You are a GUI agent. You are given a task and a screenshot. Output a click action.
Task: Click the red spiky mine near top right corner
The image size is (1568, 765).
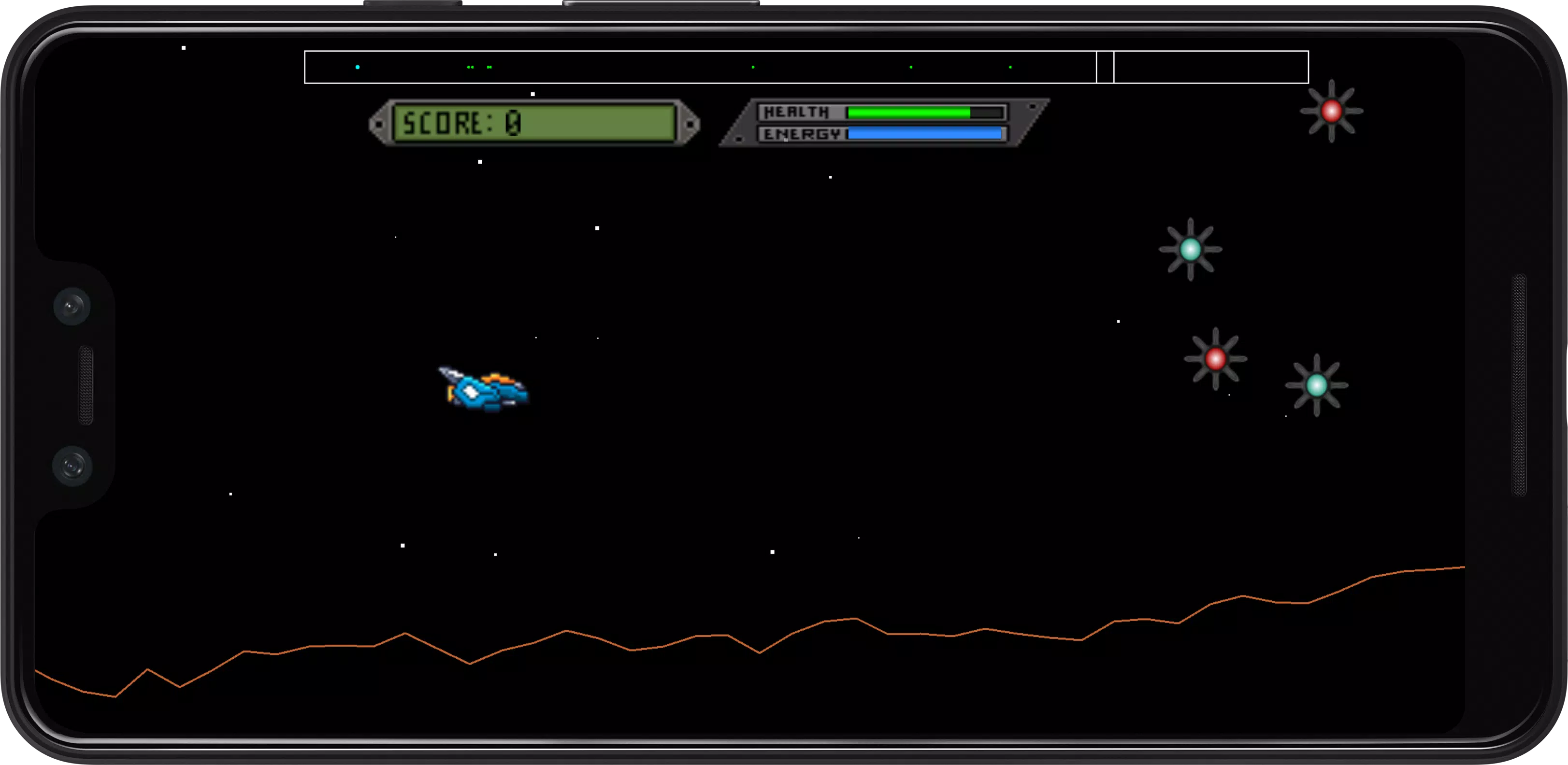(x=1332, y=112)
